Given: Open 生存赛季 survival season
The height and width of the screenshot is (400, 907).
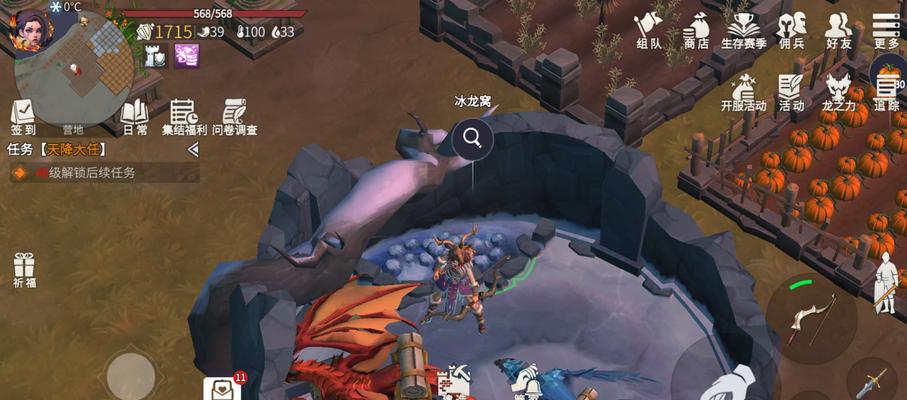Looking at the screenshot, I should point(743,29).
